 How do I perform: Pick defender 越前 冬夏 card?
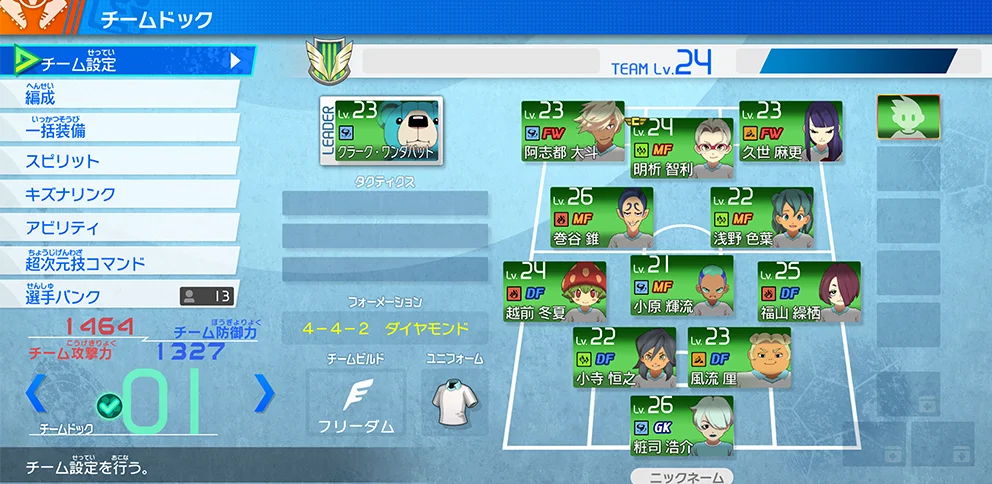[x=554, y=291]
